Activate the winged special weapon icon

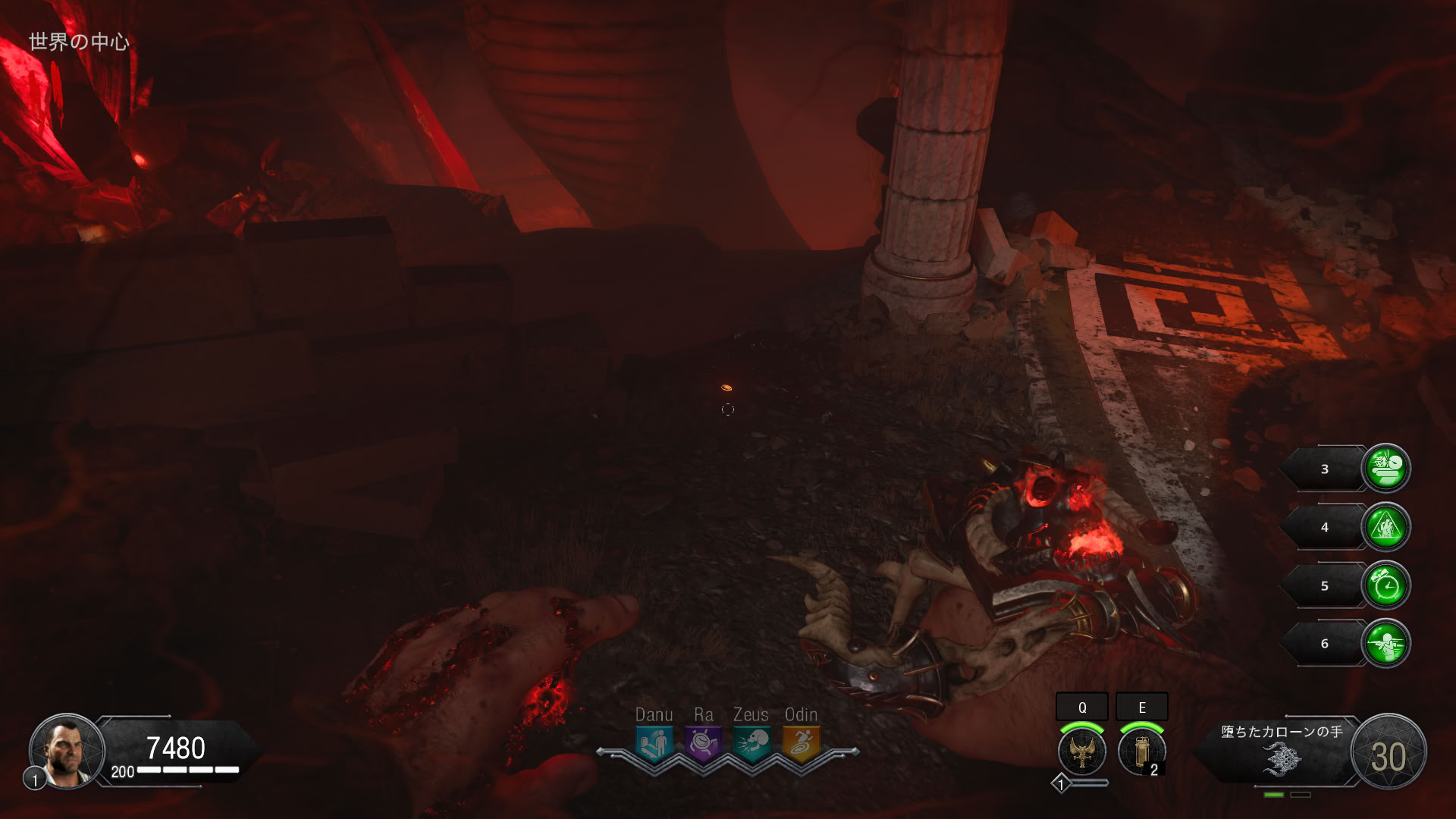coord(1082,752)
